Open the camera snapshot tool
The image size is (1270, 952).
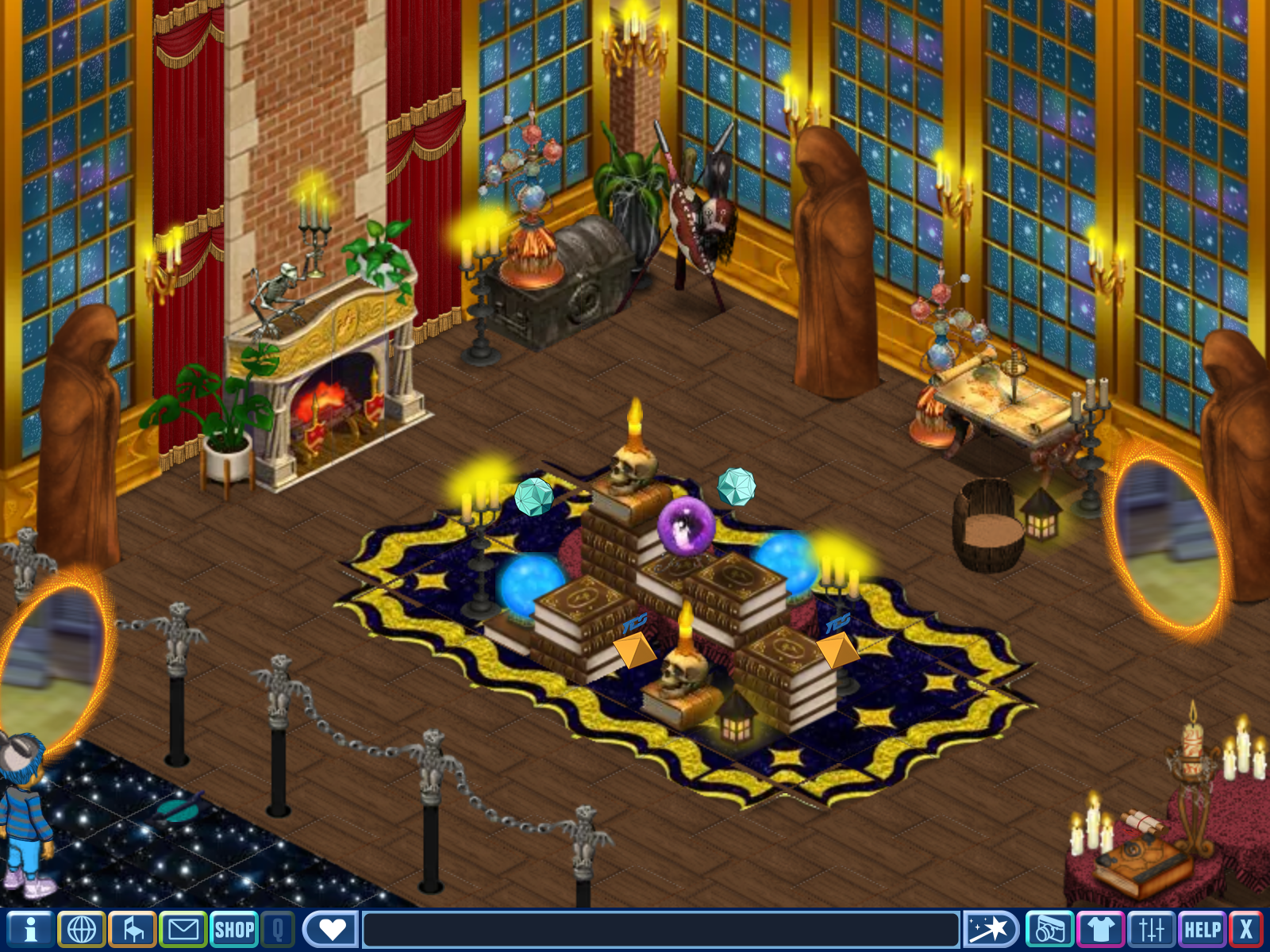1049,929
